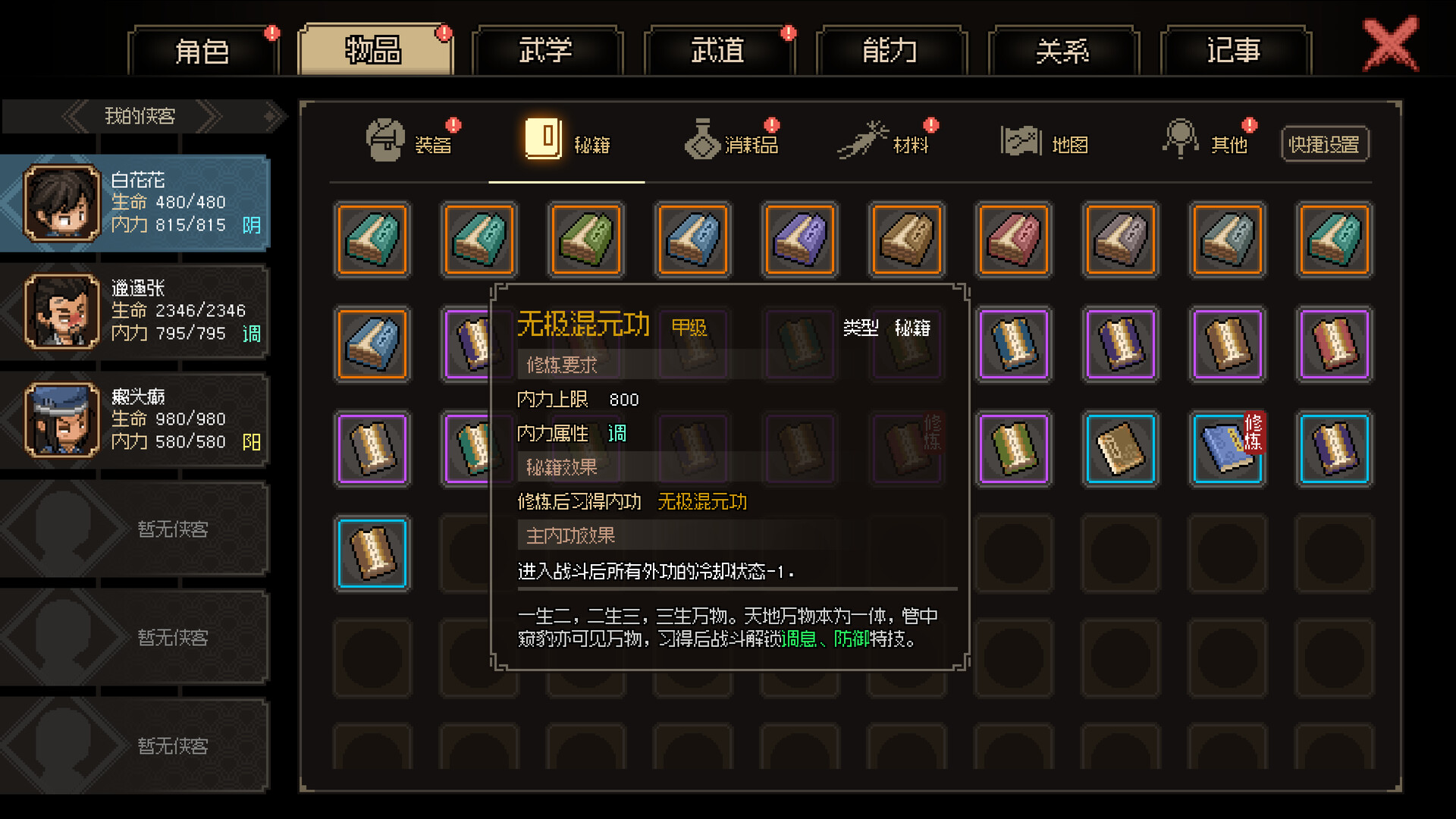Click the 无极混元功 green link in tooltip

(702, 502)
